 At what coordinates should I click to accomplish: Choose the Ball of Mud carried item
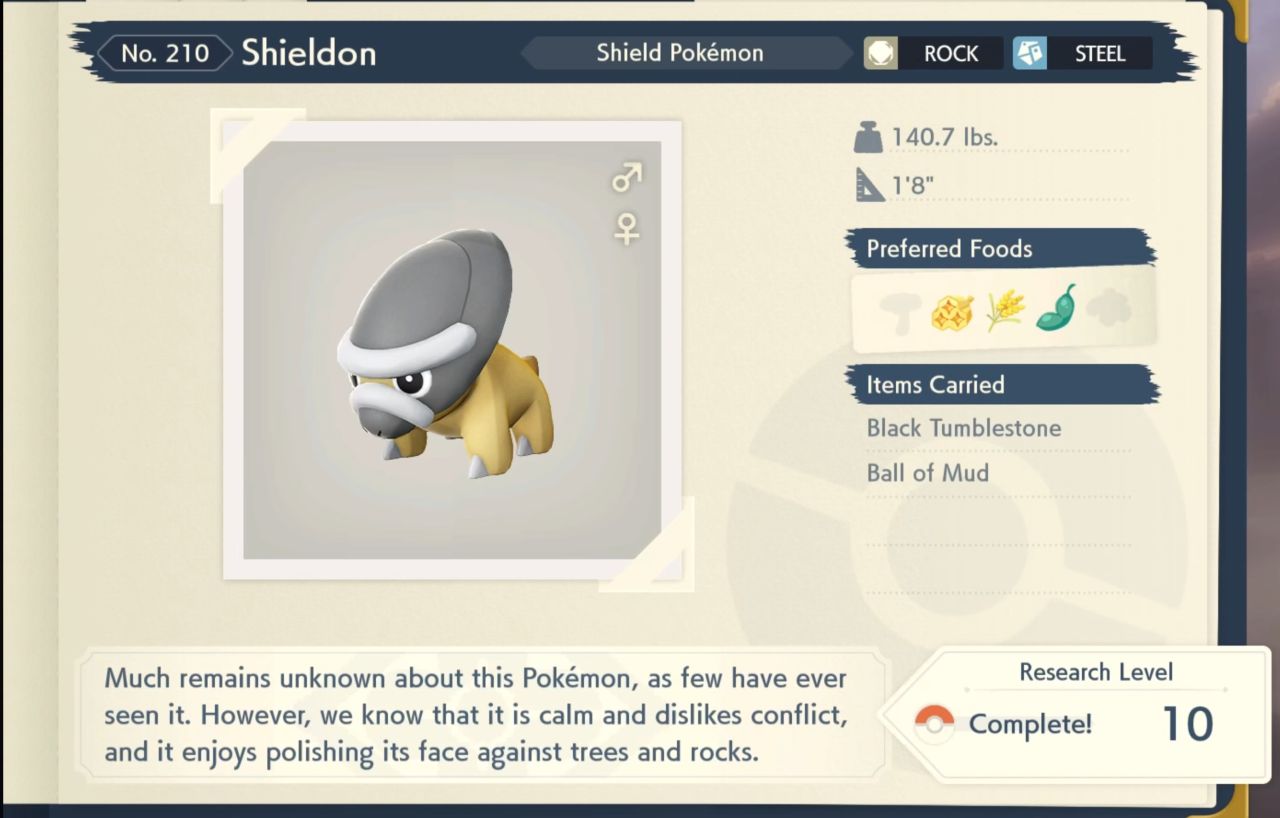pos(927,473)
